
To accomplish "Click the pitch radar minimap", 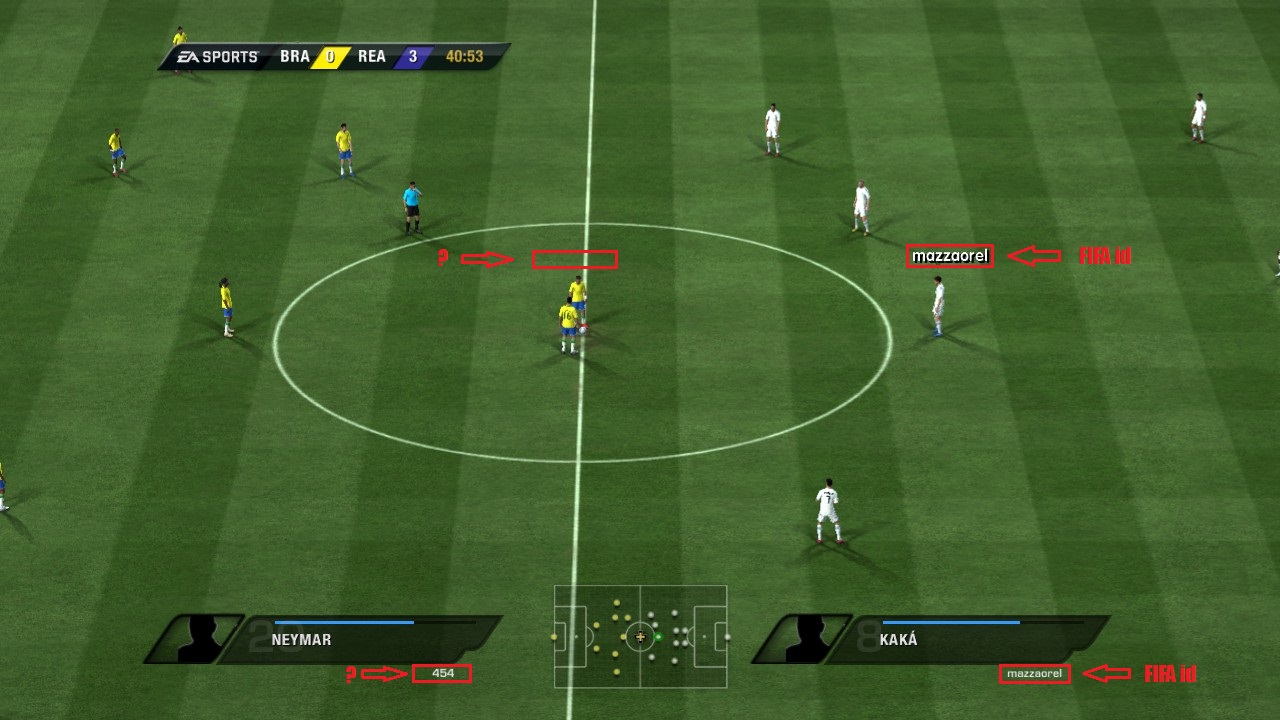I will coord(640,636).
